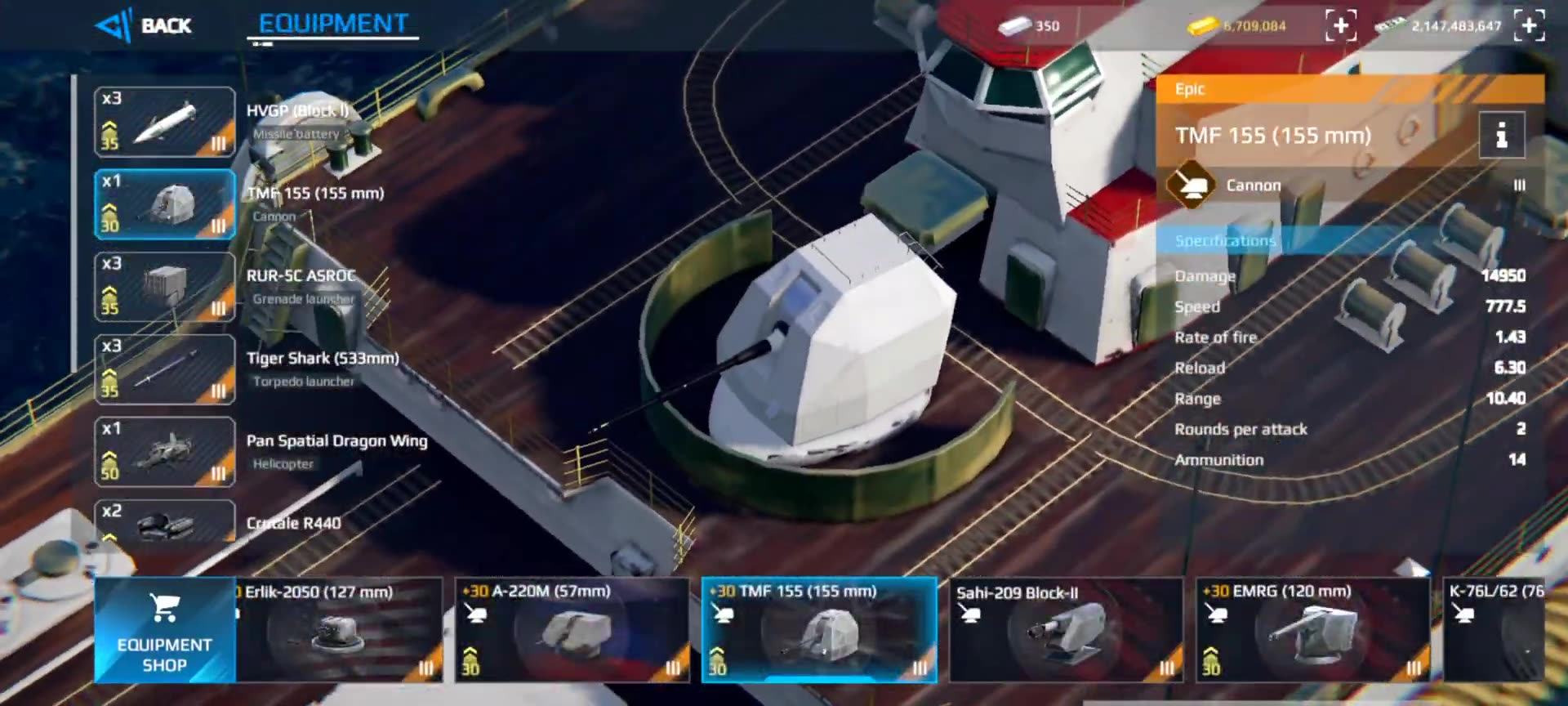The width and height of the screenshot is (1568, 706).
Task: Open the info button for TMF 155
Action: (x=1501, y=135)
